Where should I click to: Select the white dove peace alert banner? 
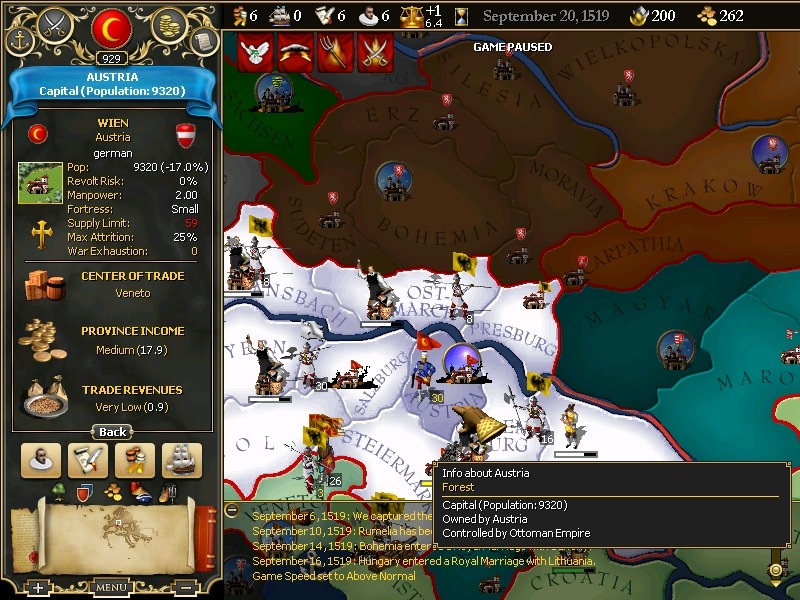point(254,51)
